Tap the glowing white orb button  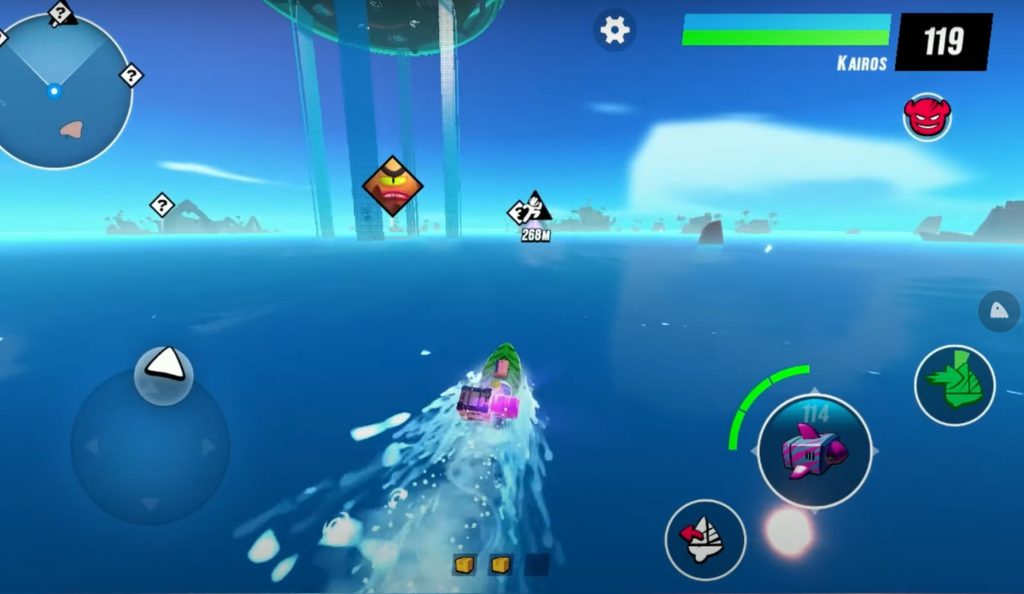(789, 531)
